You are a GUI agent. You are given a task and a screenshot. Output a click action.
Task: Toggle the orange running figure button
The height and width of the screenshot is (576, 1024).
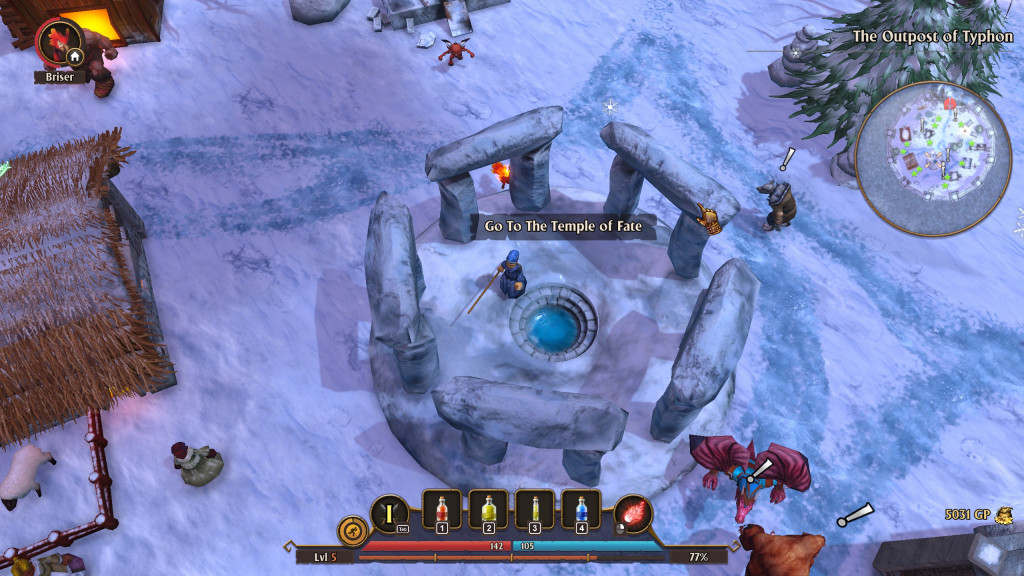tap(350, 528)
